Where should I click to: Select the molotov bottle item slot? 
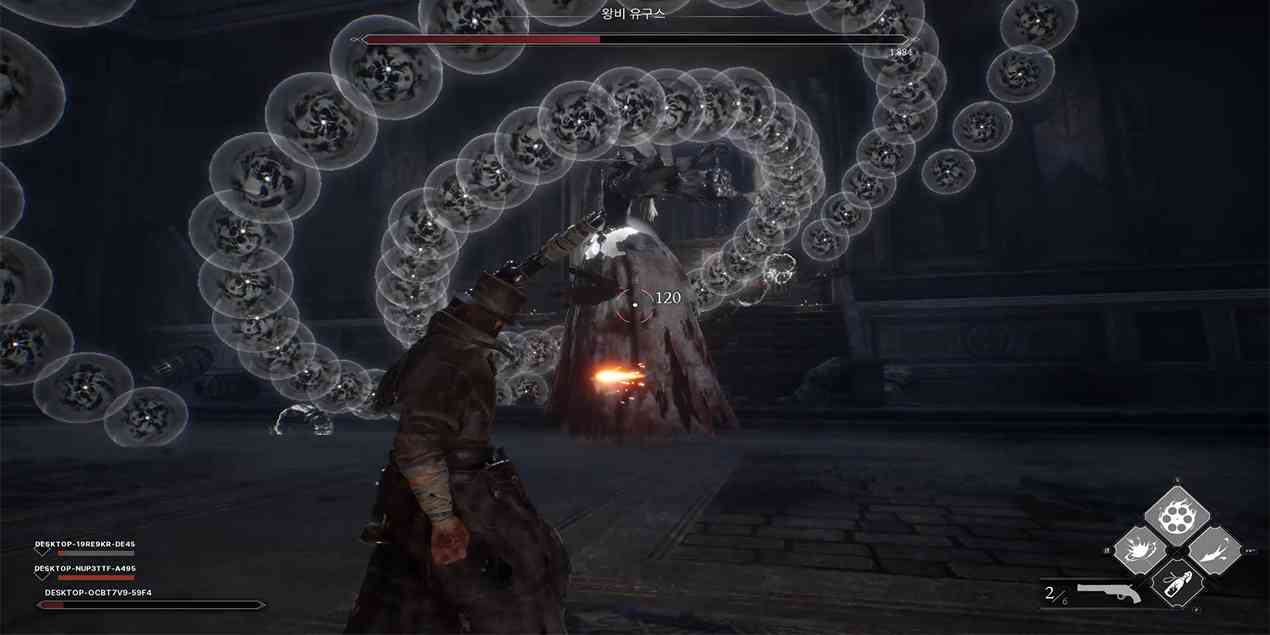(1177, 584)
